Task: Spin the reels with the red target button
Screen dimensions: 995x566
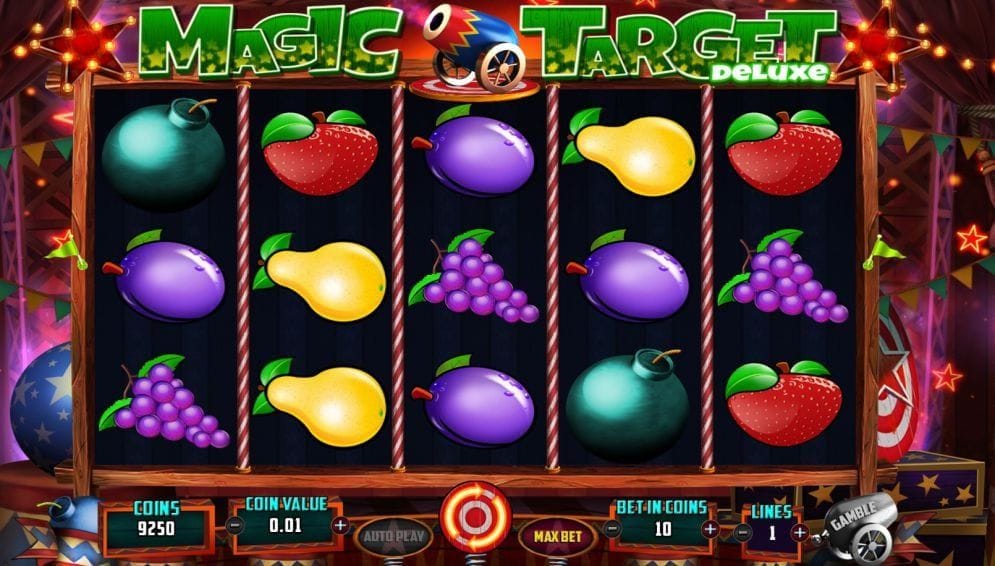Action: tap(475, 517)
